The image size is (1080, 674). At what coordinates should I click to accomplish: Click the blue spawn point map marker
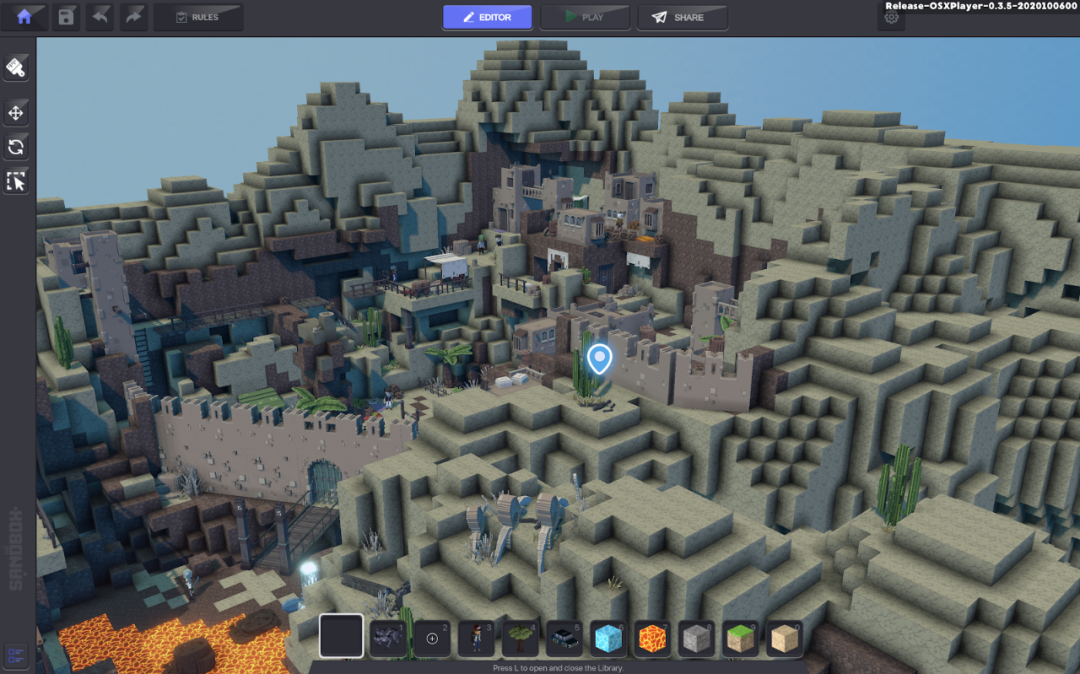tap(599, 358)
